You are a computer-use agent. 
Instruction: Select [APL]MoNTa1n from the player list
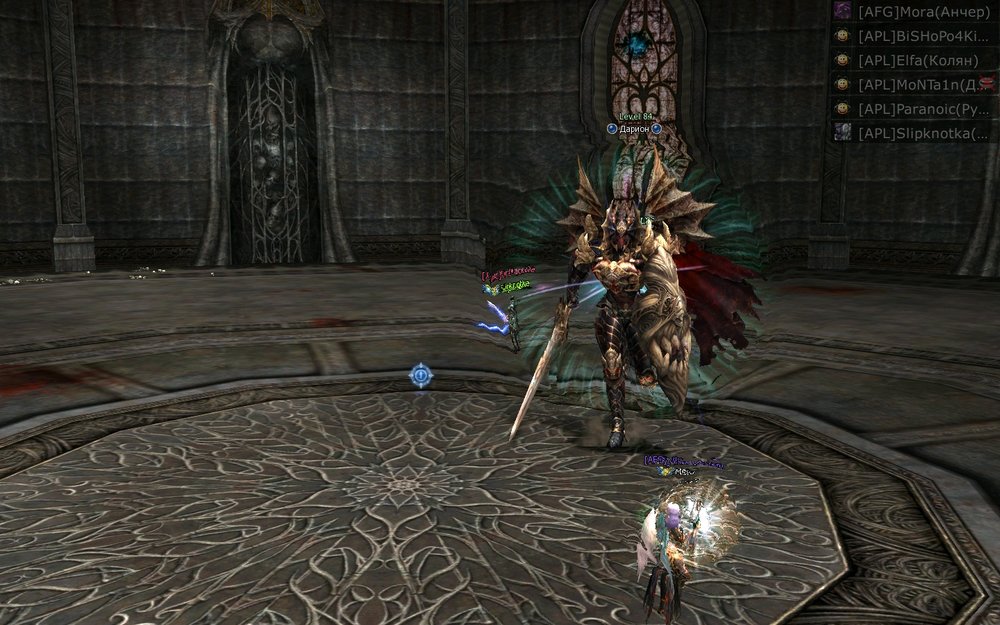pos(915,84)
